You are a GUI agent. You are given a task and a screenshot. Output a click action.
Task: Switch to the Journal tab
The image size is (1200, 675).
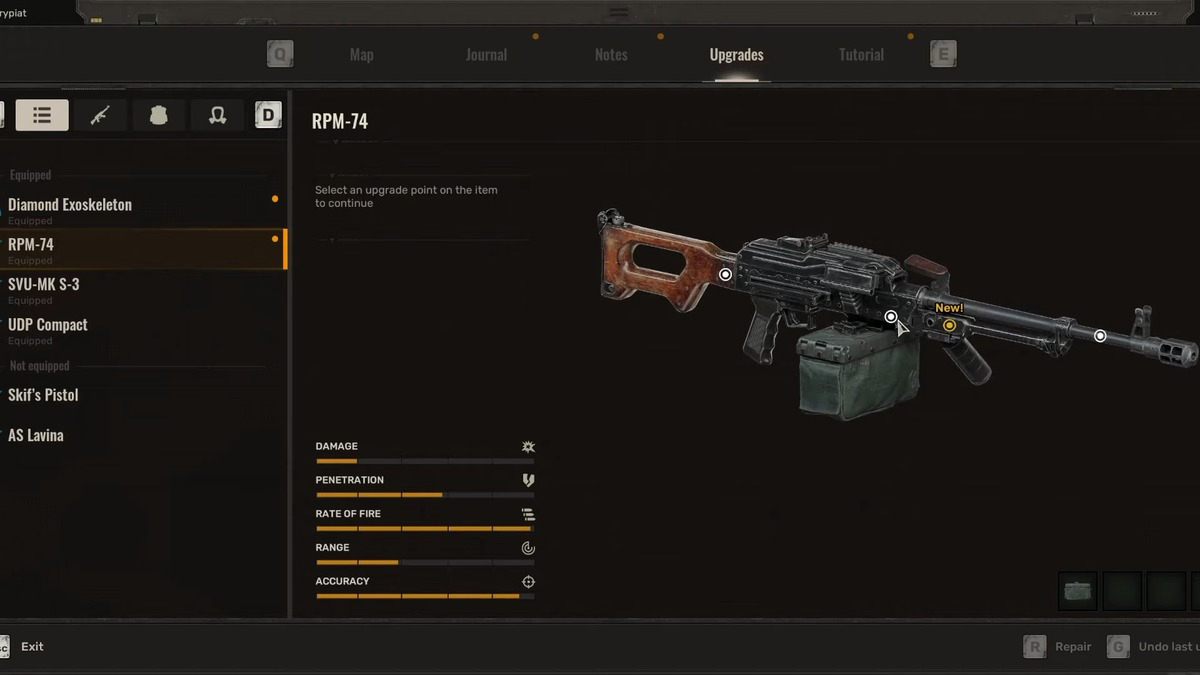tap(486, 55)
